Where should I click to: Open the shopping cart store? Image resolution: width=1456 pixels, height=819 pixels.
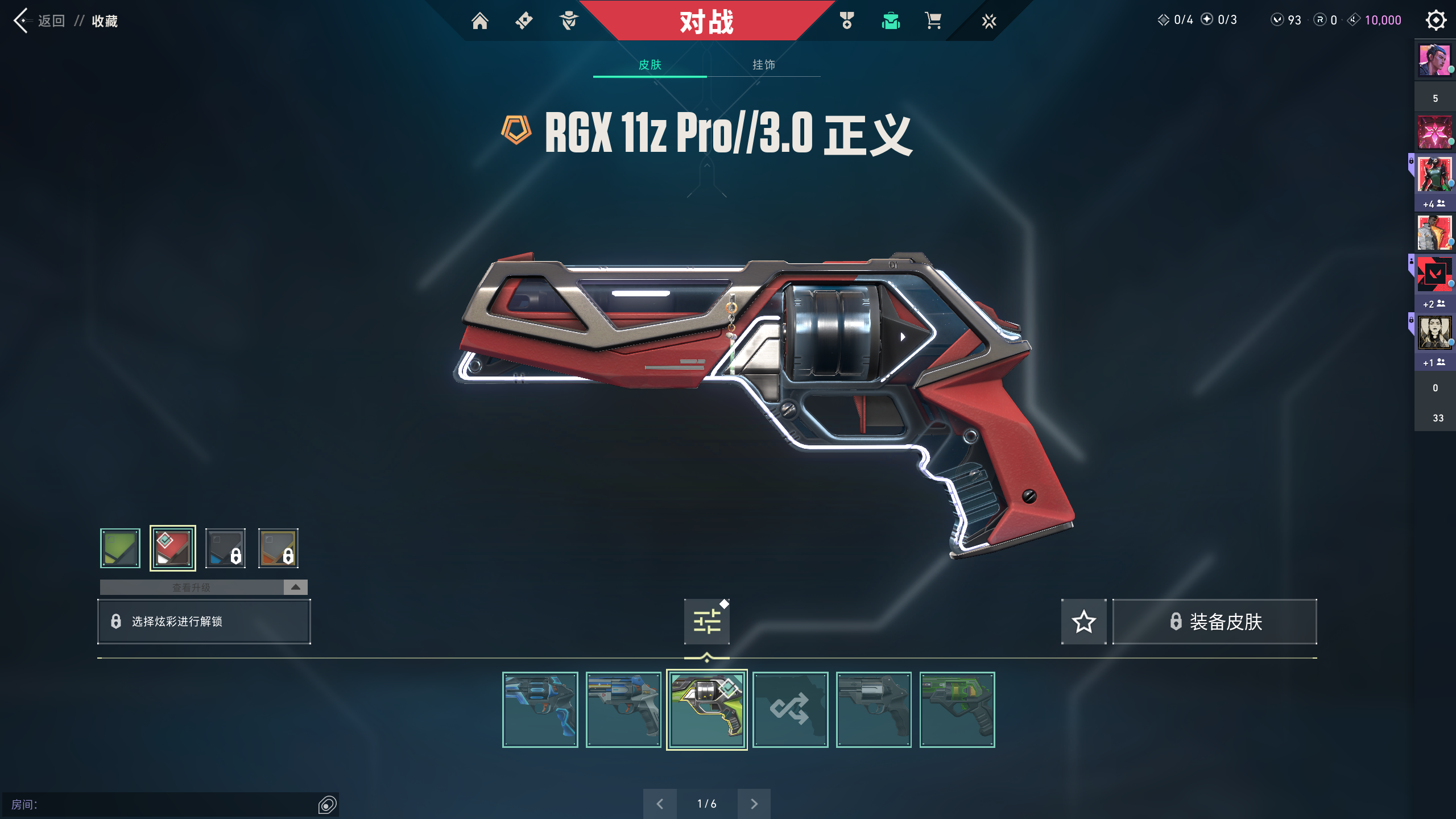point(933,21)
